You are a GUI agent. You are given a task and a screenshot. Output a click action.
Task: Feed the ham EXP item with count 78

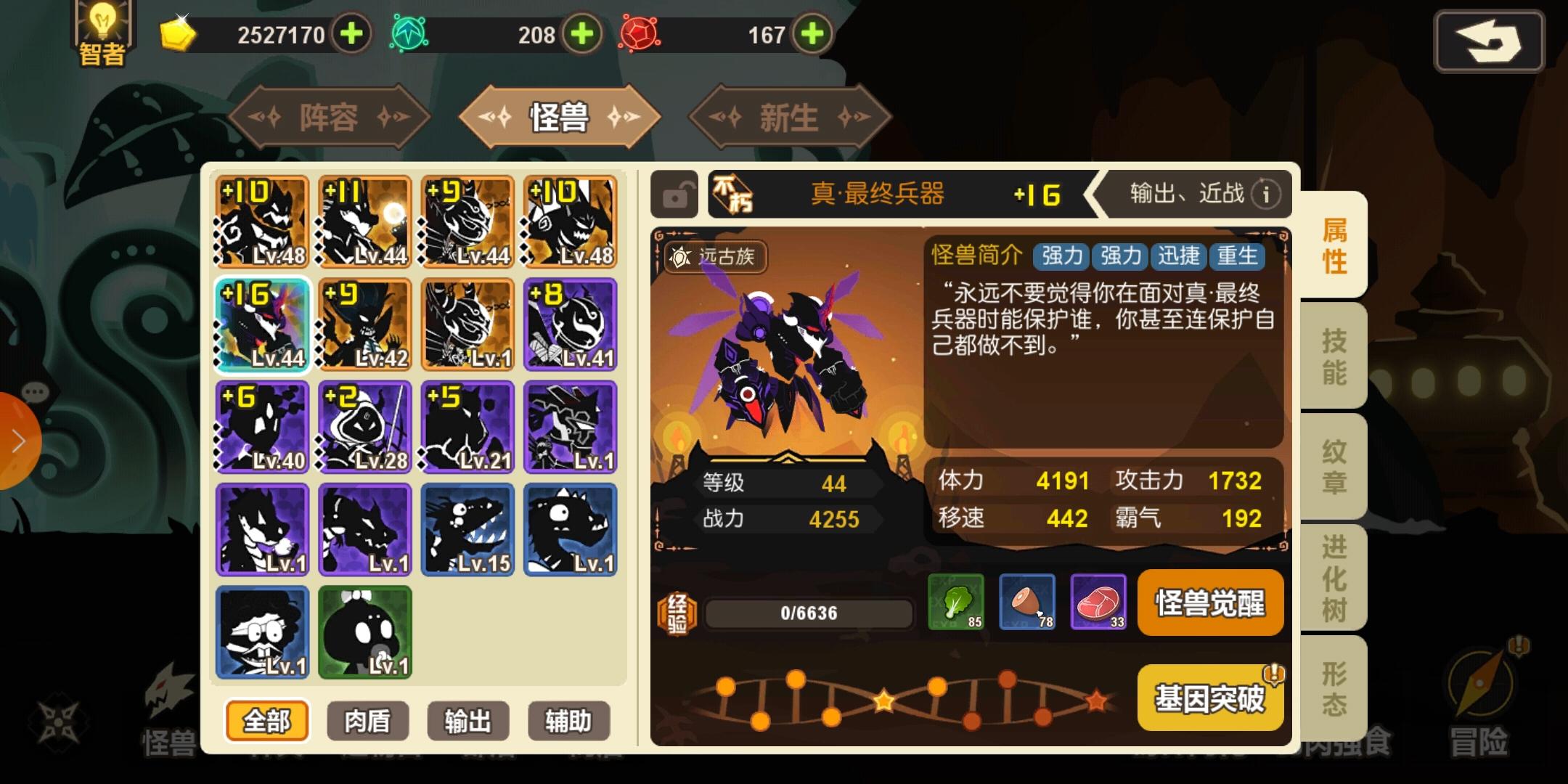(x=1027, y=603)
